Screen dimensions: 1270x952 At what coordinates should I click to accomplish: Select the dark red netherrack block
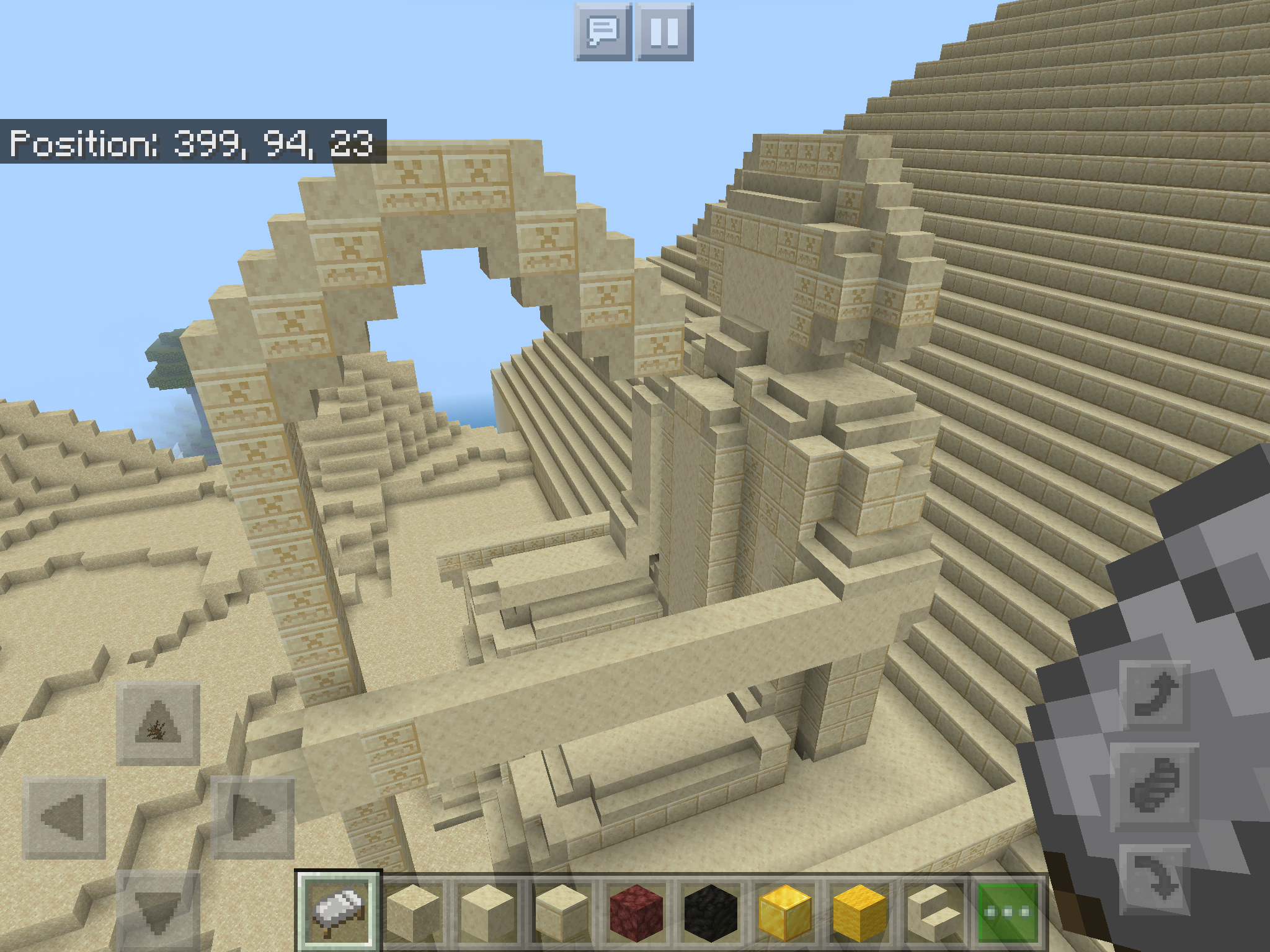636,912
